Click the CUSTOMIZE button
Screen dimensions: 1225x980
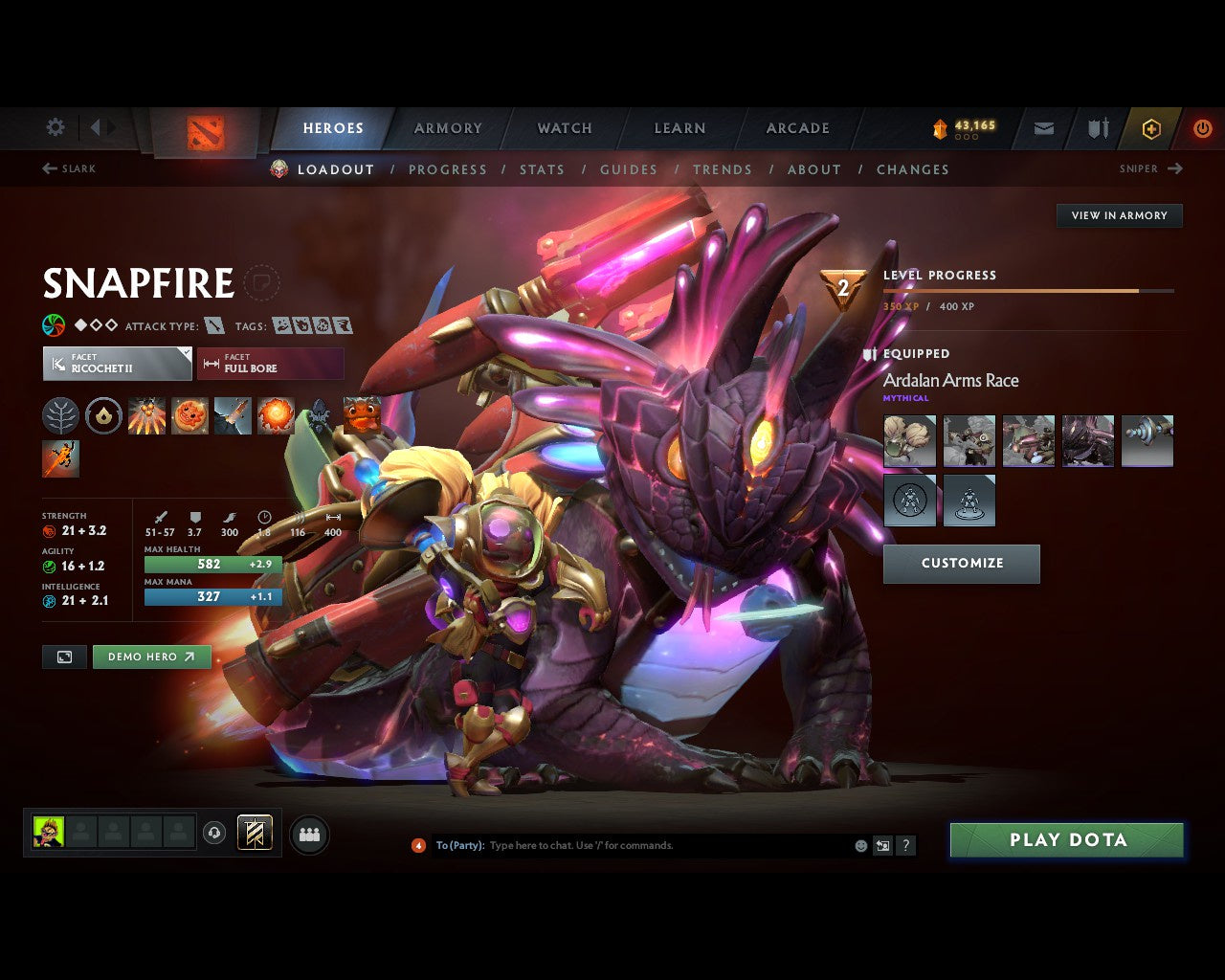(961, 564)
